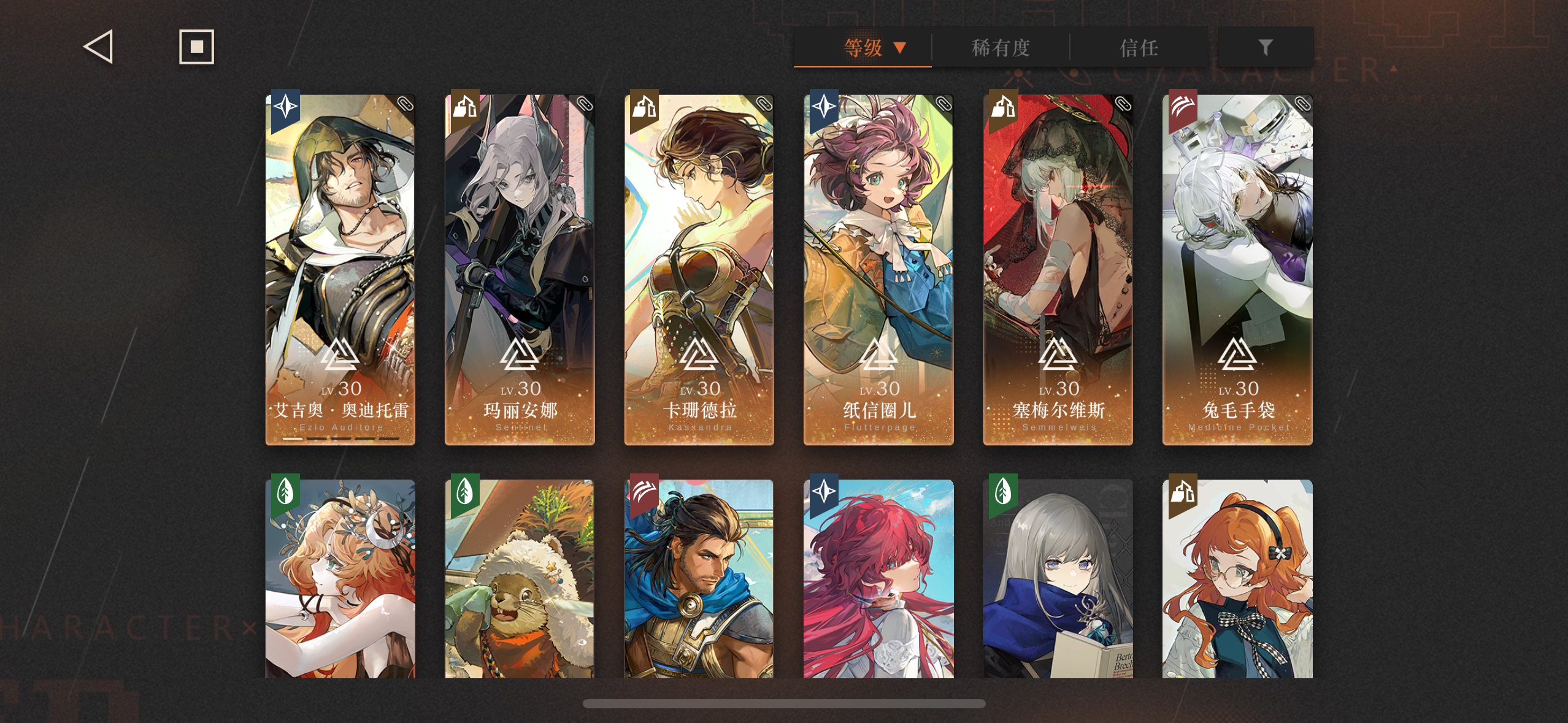Viewport: 1568px width, 723px height.
Task: Select the Mariana character portrait
Action: 519,270
